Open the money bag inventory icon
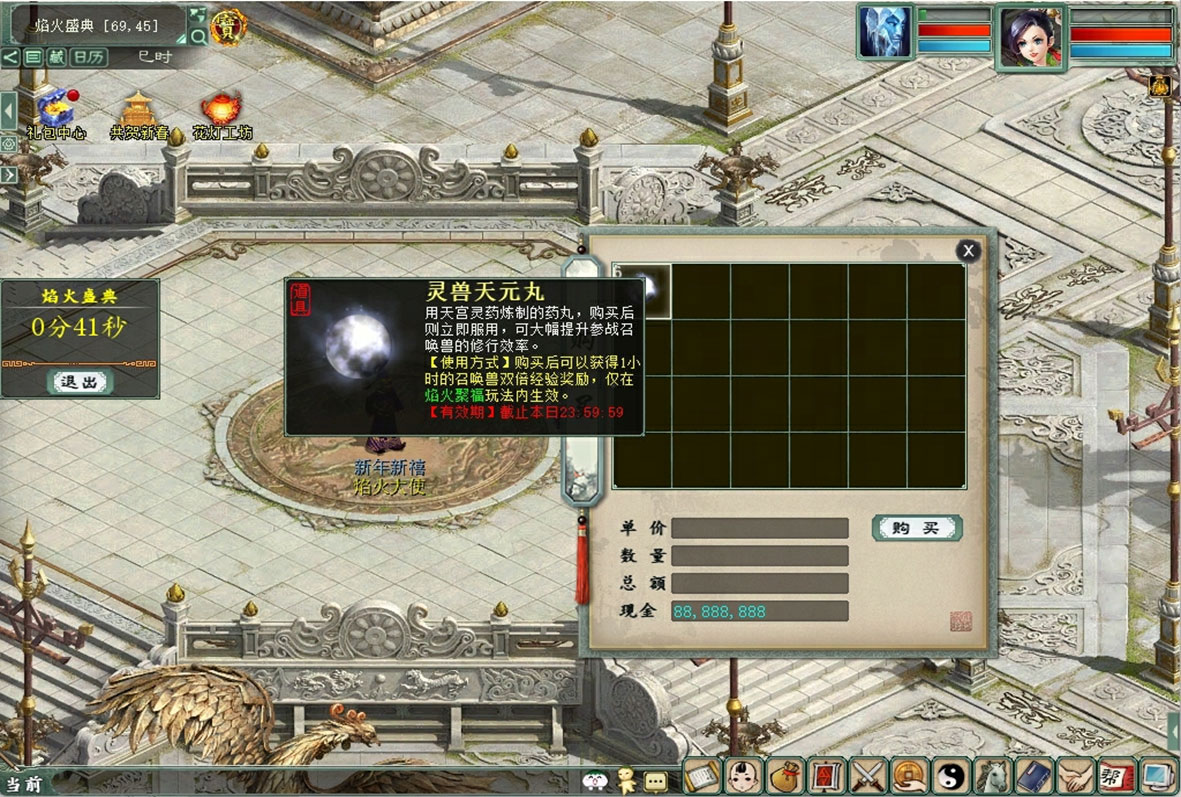The height and width of the screenshot is (797, 1181). click(785, 776)
